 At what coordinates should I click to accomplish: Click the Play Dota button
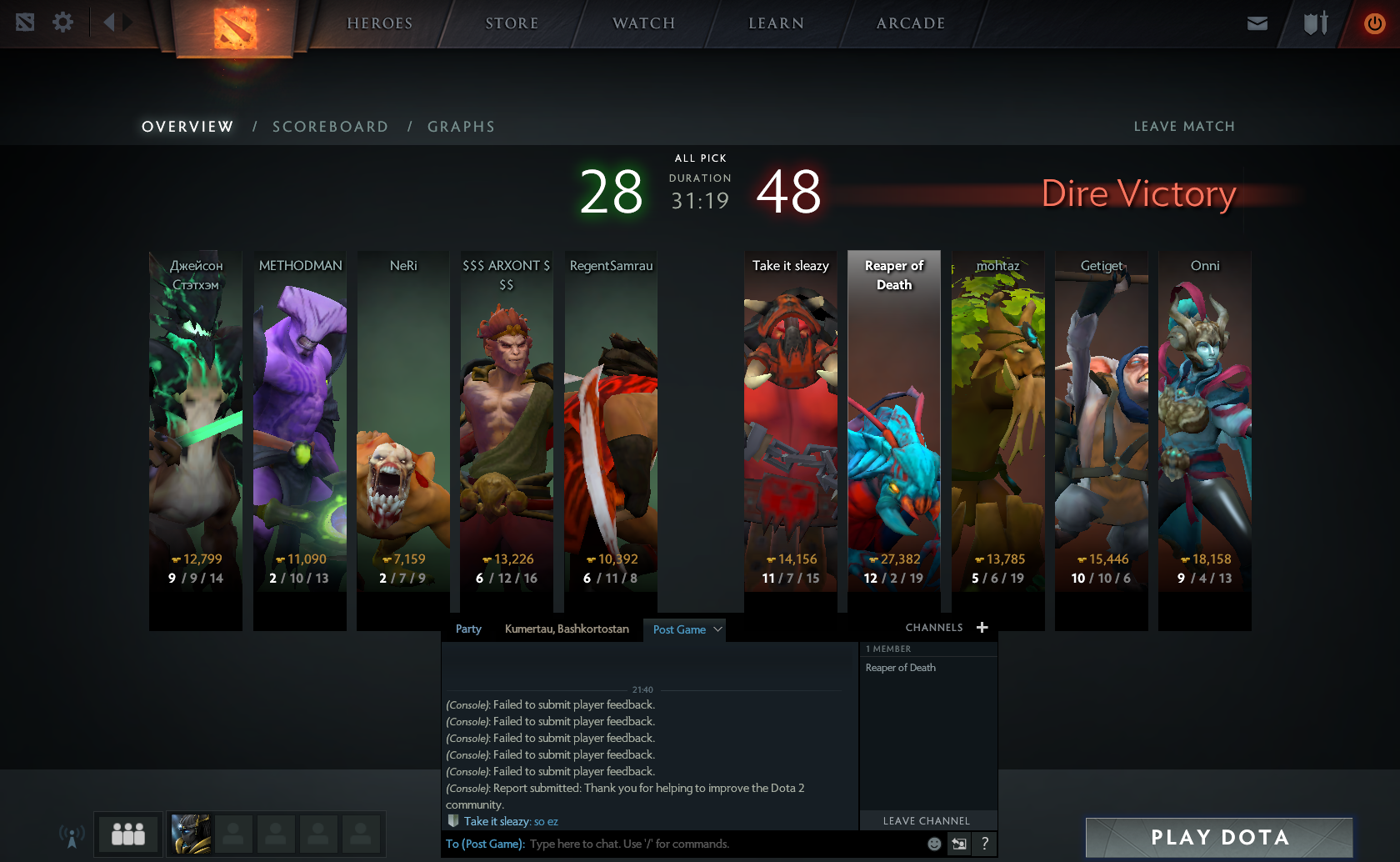1219,837
